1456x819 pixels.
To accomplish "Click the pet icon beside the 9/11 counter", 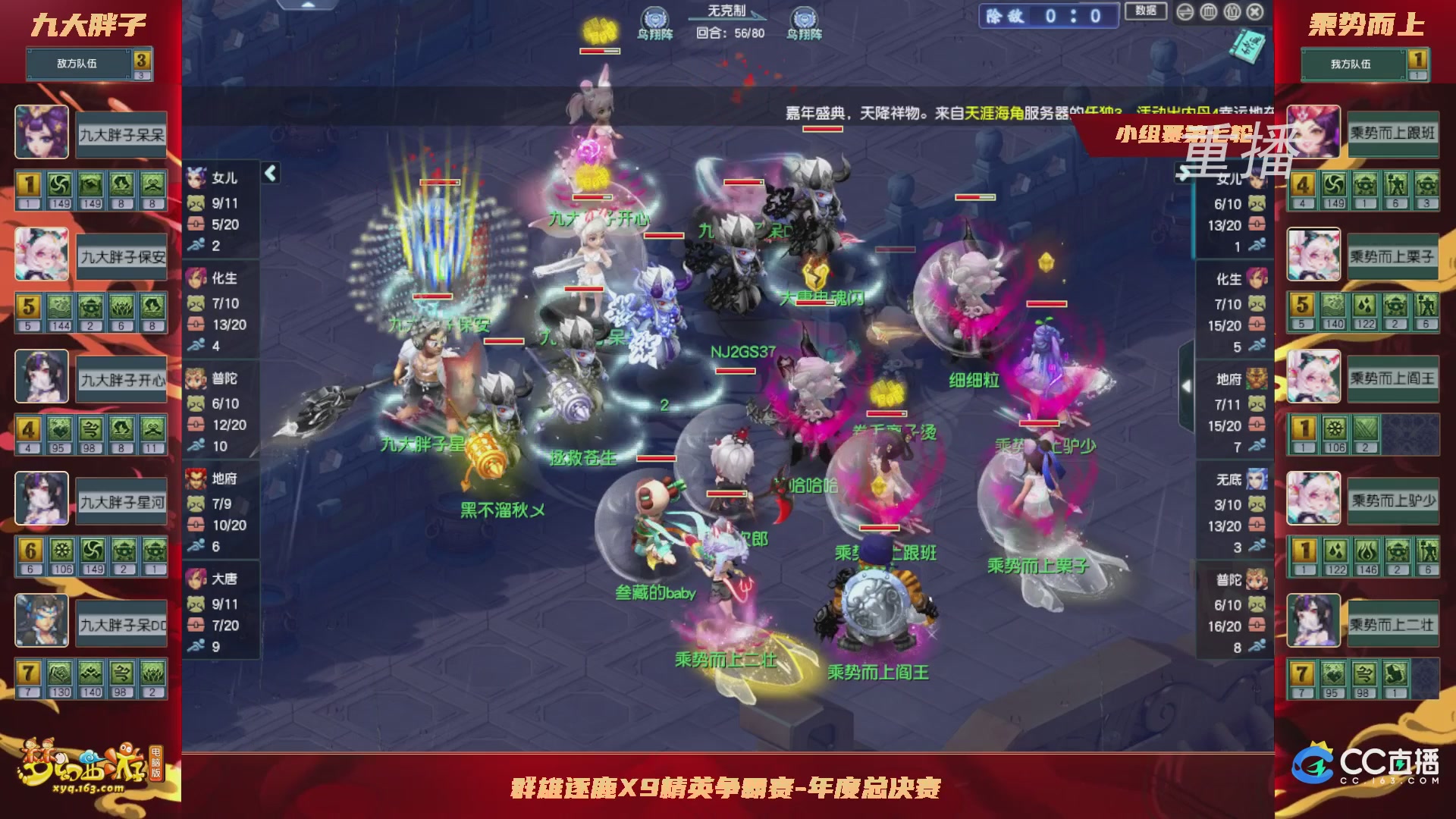I will [x=196, y=202].
